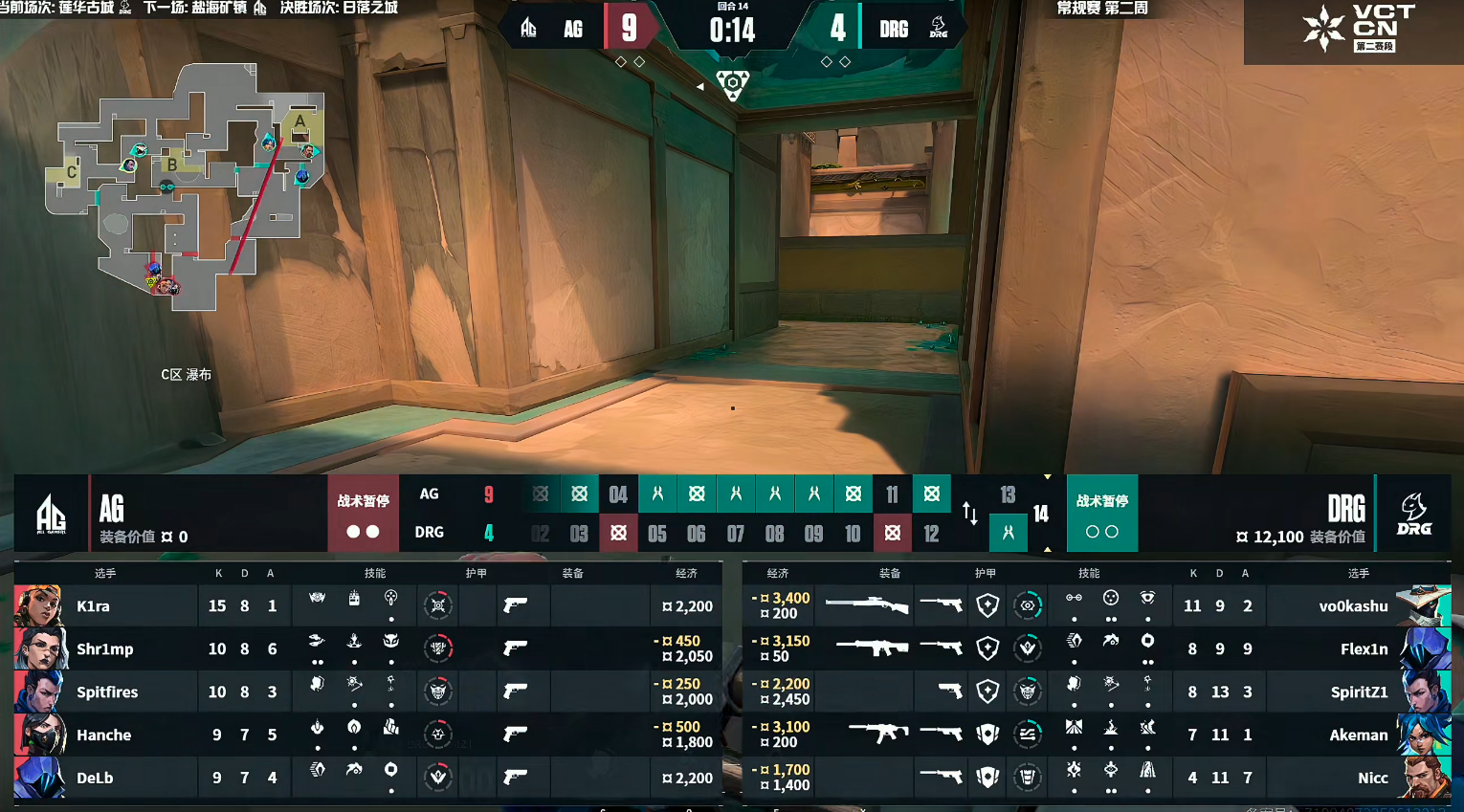The width and height of the screenshot is (1464, 812).
Task: Select round 11 marker in timeline
Action: click(x=892, y=494)
